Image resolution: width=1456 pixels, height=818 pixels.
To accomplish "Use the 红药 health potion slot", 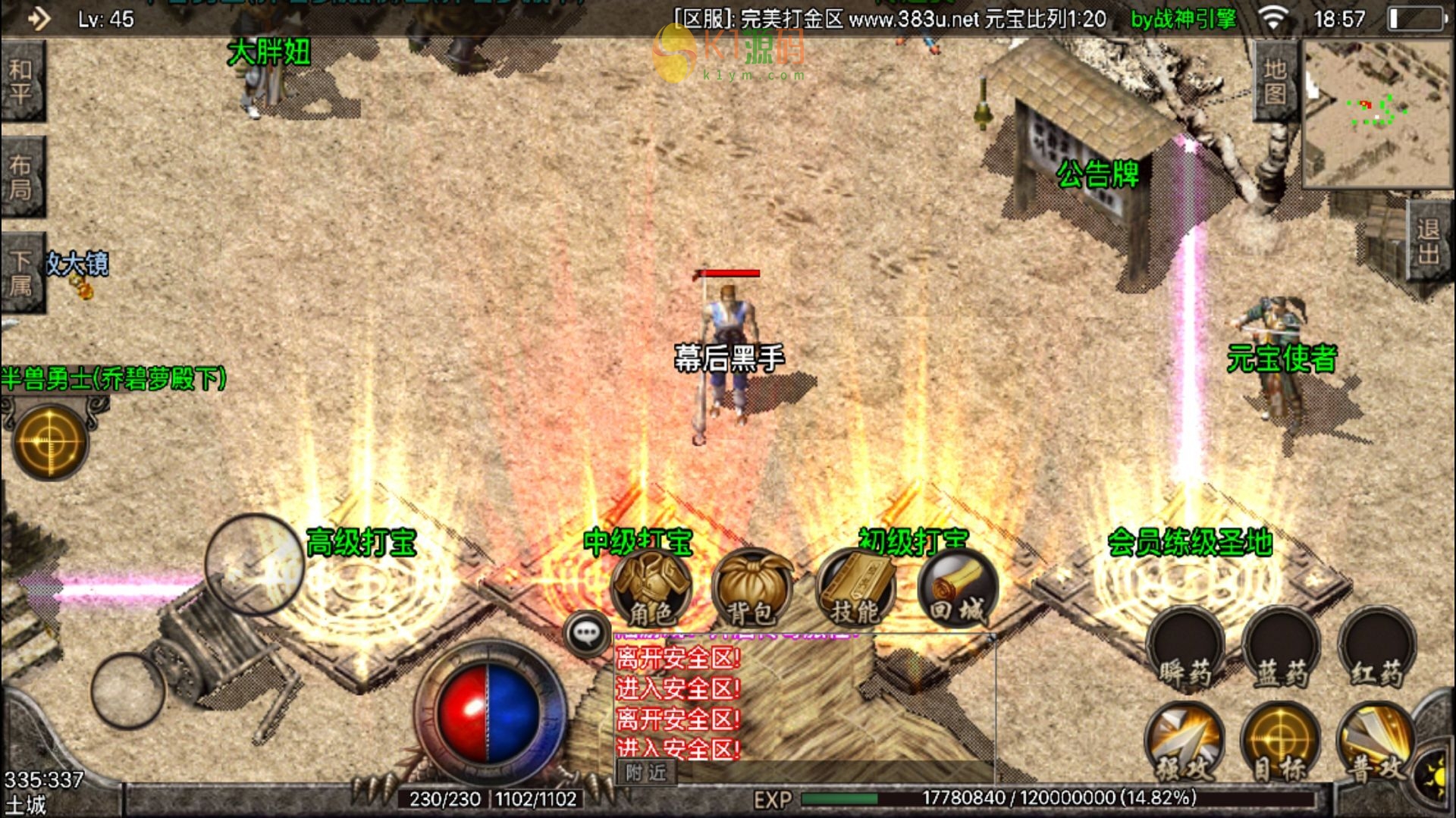I will pos(1376,650).
